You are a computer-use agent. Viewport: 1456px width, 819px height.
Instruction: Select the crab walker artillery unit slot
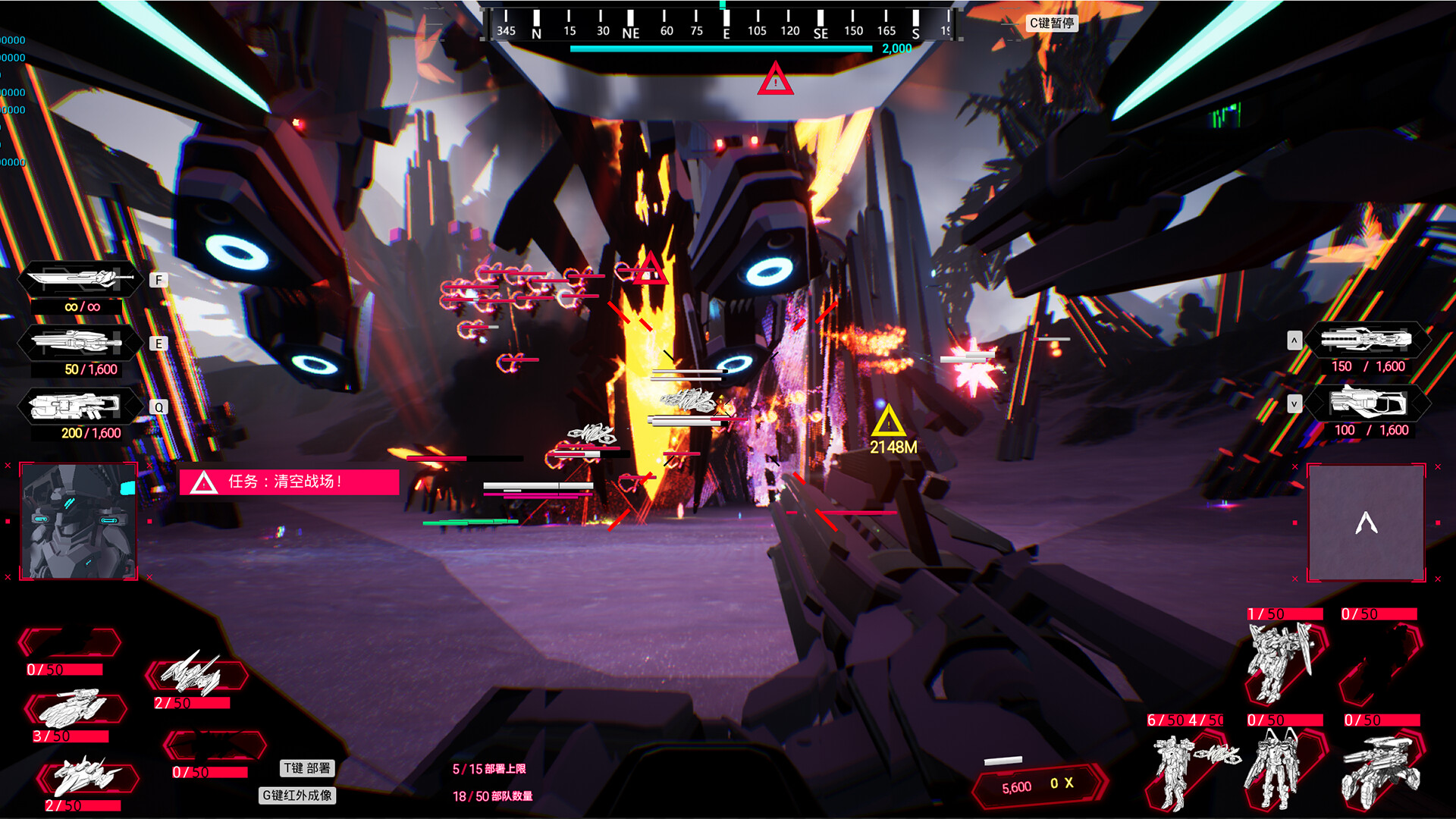[x=1380, y=769]
